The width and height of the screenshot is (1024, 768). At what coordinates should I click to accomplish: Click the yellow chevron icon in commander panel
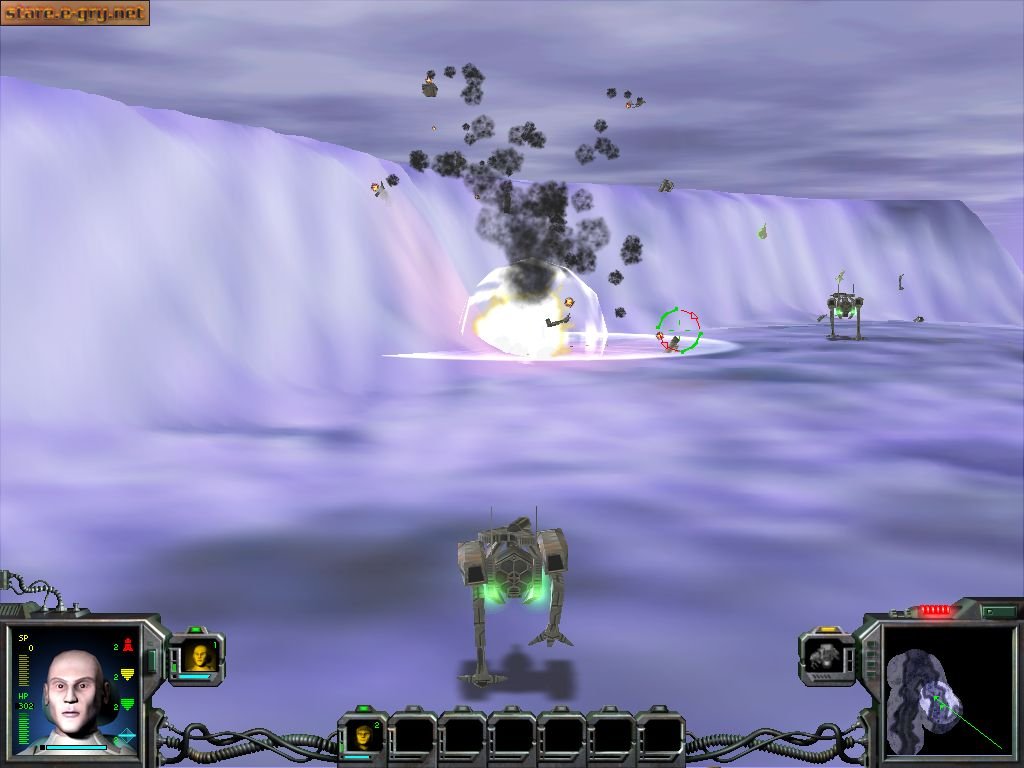pos(127,675)
